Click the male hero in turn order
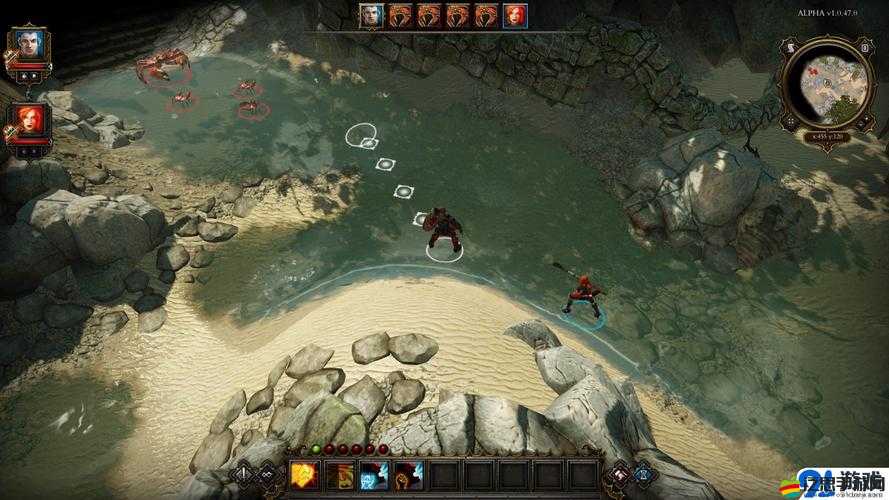 (373, 14)
